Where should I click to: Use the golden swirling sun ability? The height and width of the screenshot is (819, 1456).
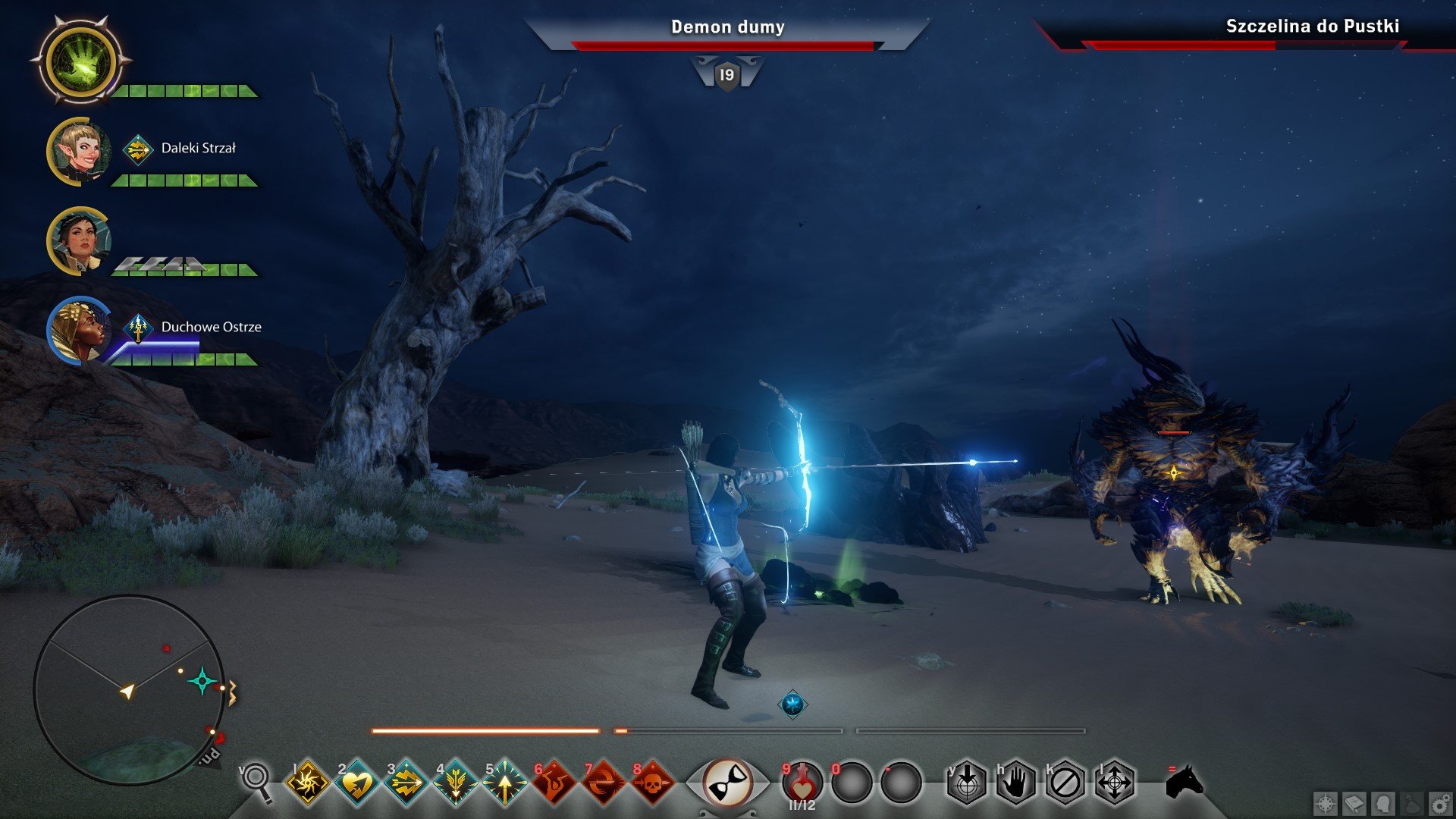pos(307,782)
